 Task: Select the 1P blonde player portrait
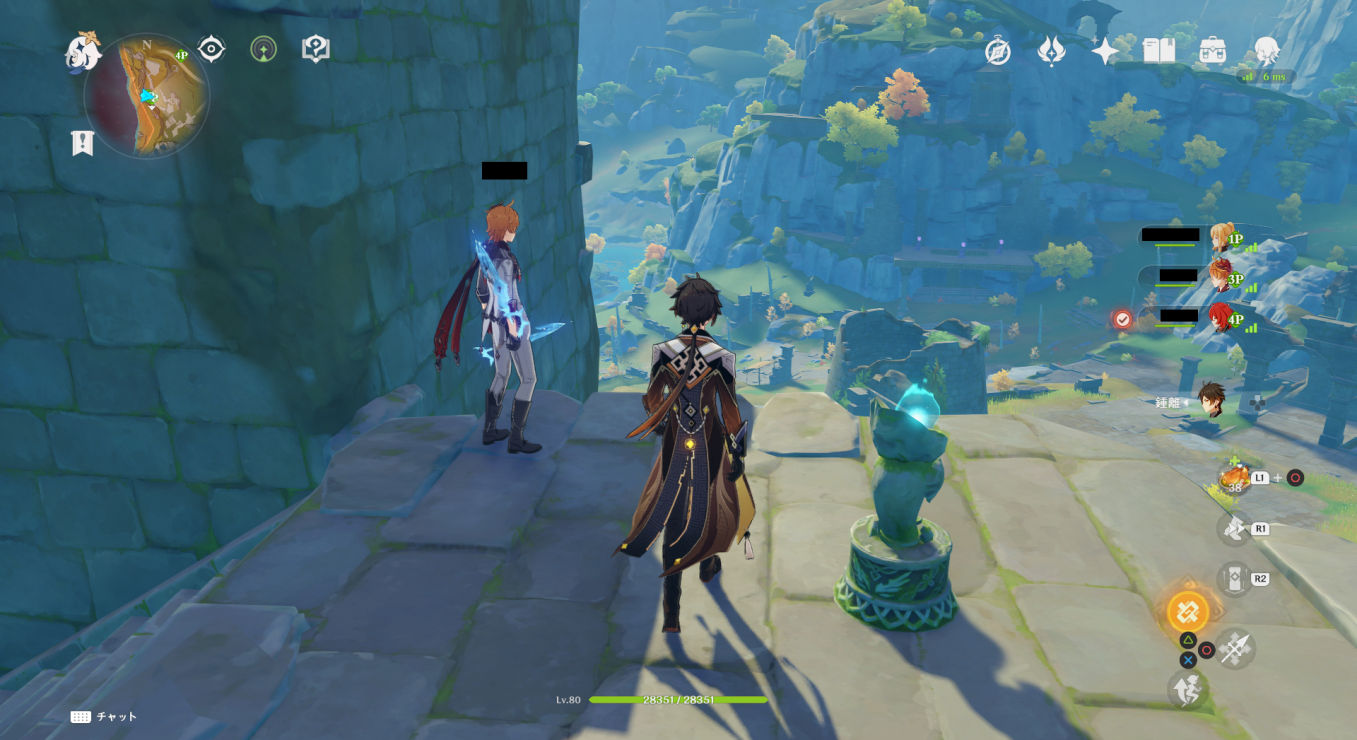1220,237
